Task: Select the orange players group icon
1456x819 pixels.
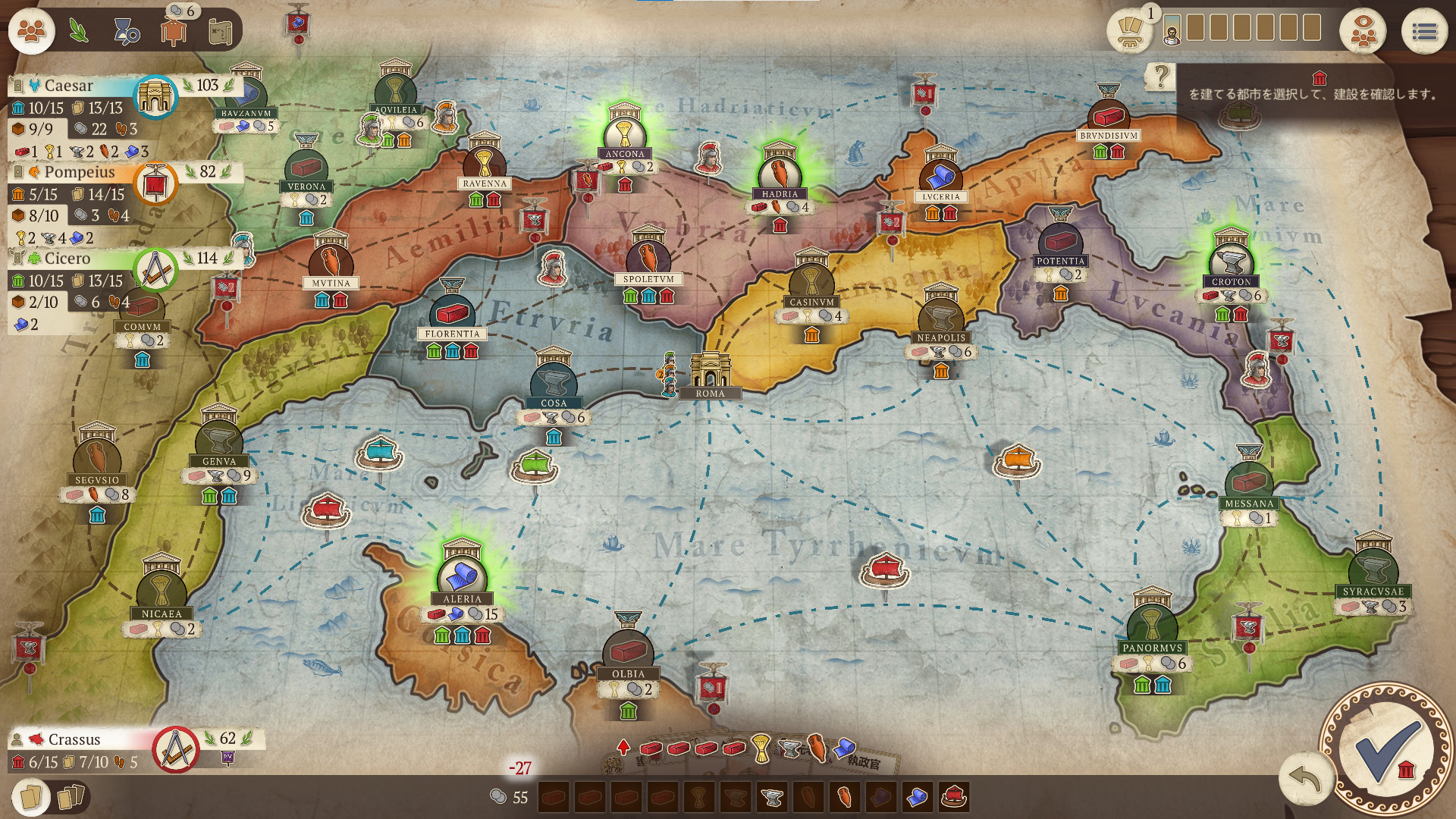Action: click(x=32, y=31)
